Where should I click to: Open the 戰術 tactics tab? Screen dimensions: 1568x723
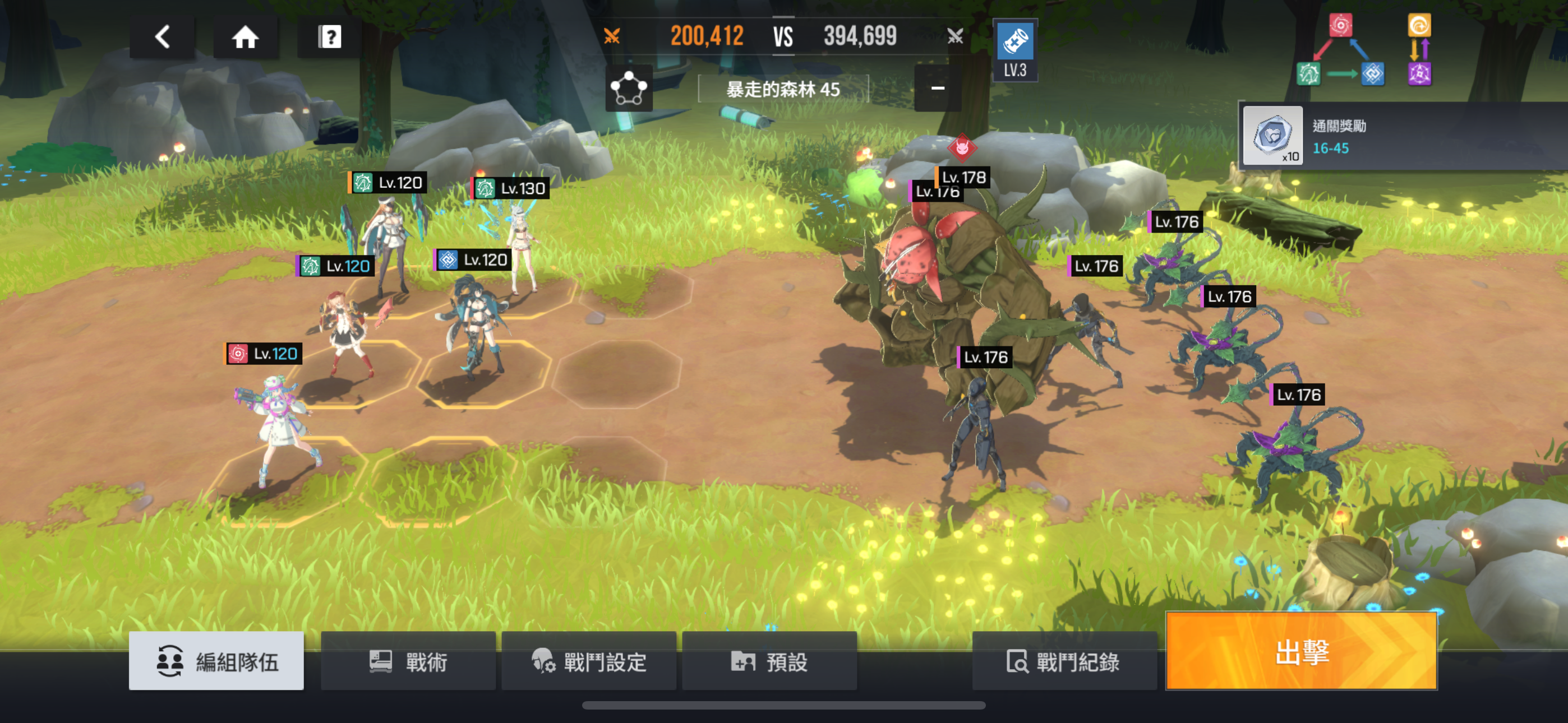click(408, 661)
